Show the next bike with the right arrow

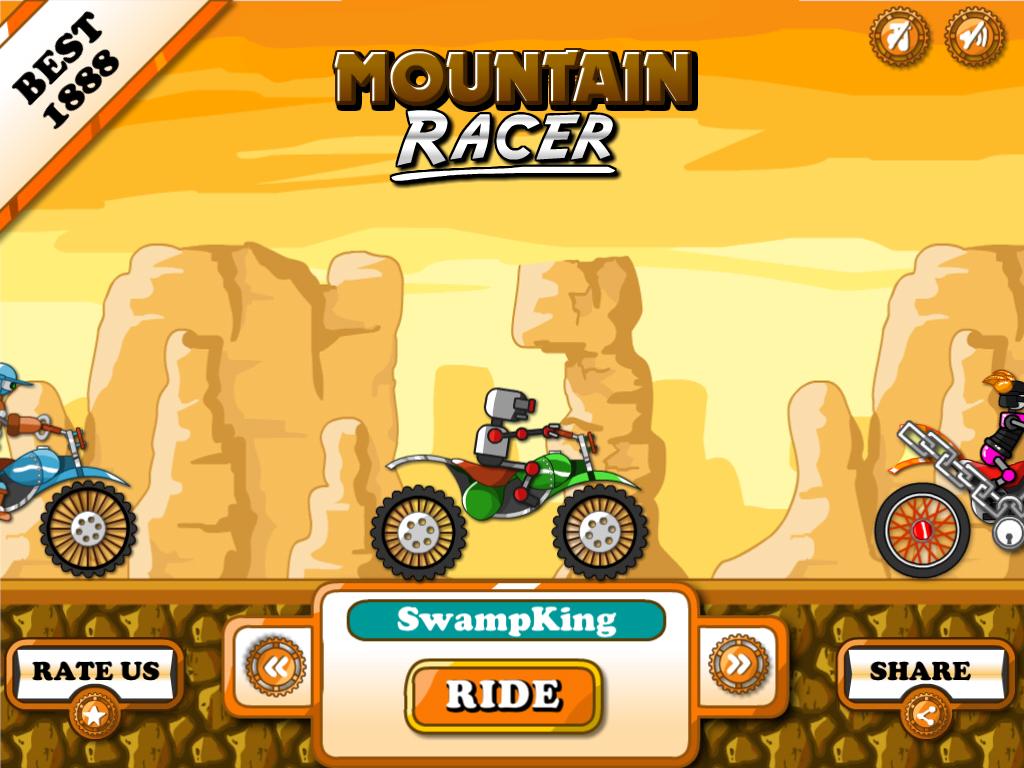click(738, 664)
